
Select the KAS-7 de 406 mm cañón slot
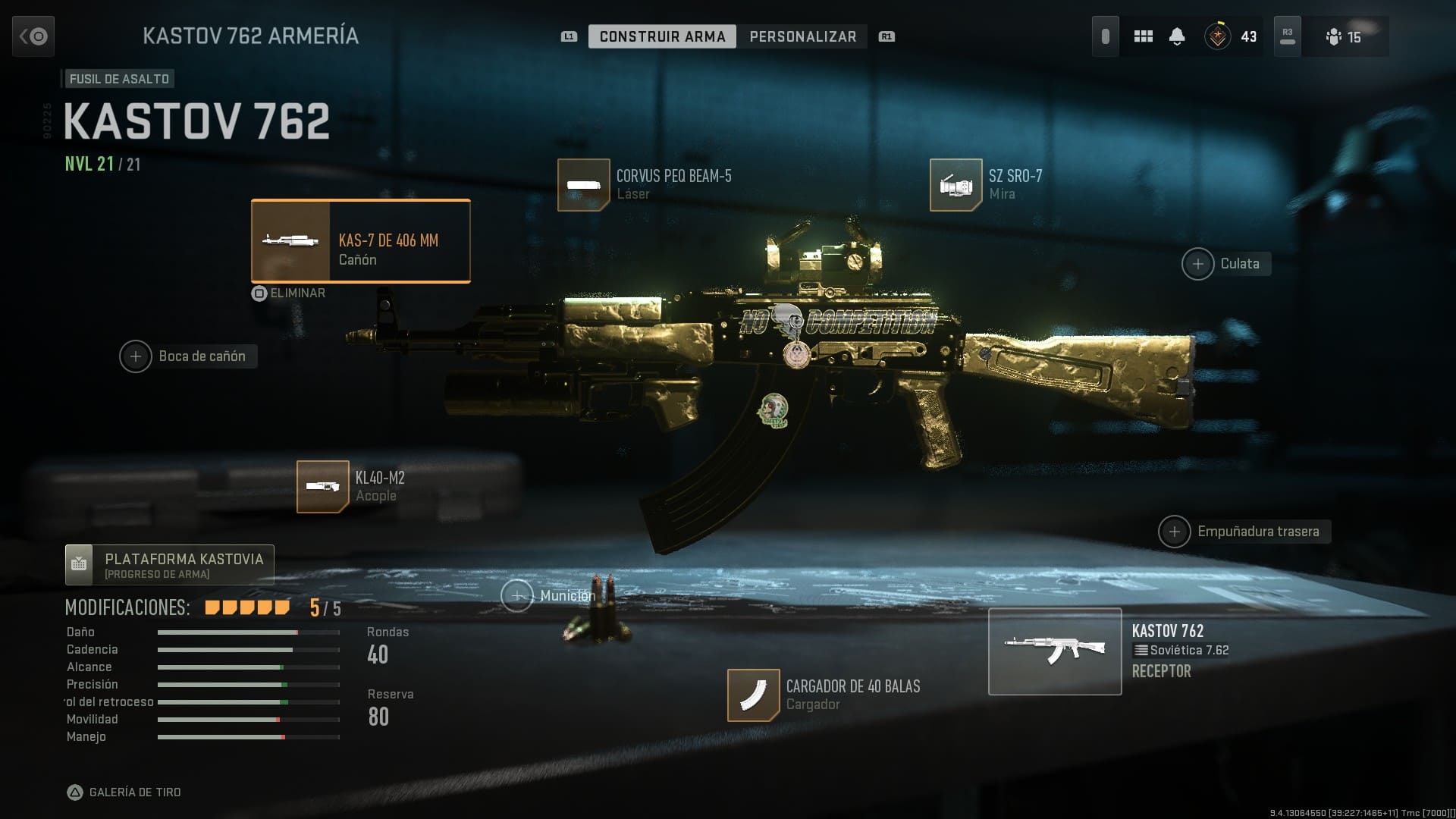[361, 241]
